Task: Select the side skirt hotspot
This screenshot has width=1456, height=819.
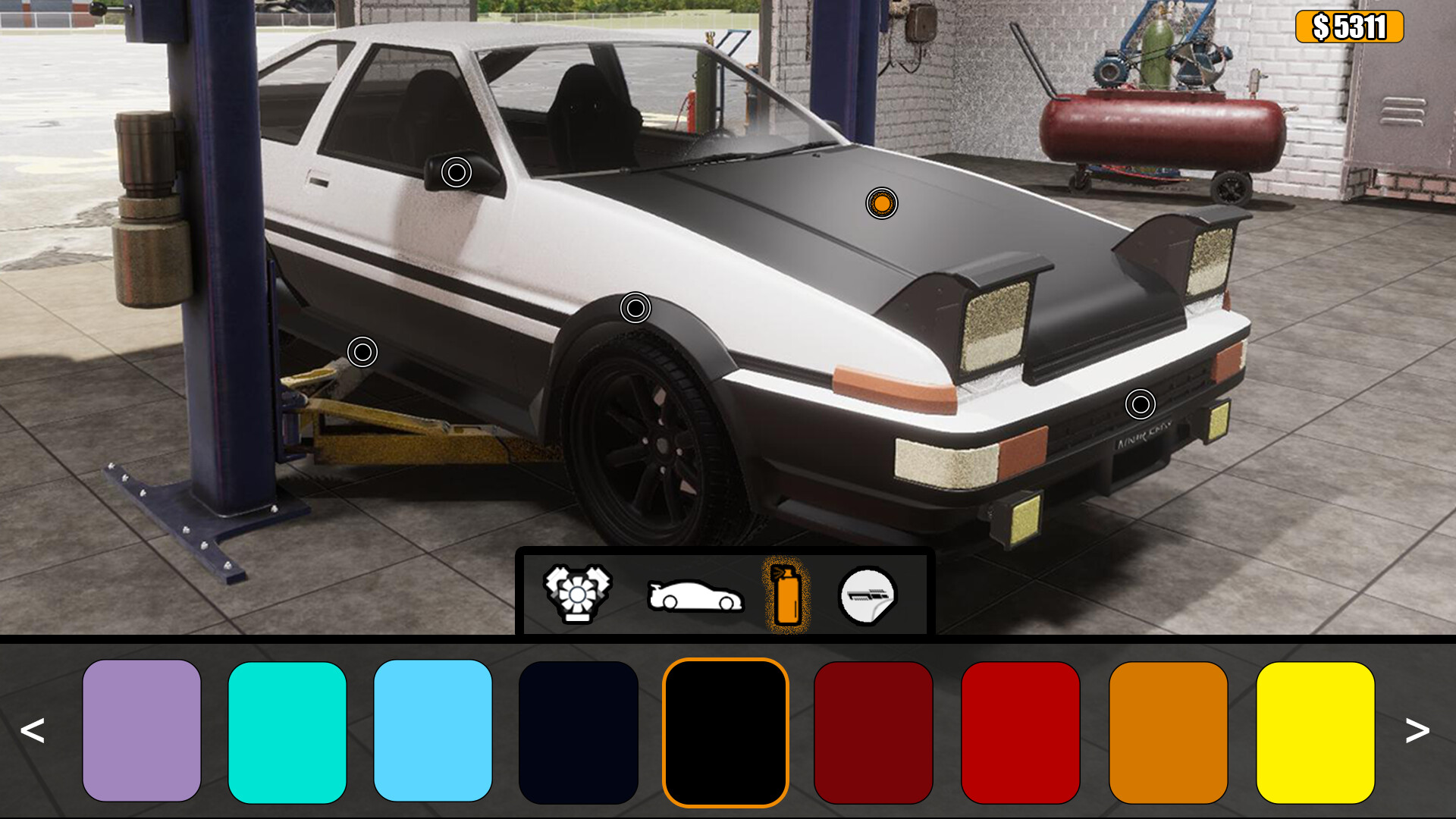Action: tap(362, 351)
